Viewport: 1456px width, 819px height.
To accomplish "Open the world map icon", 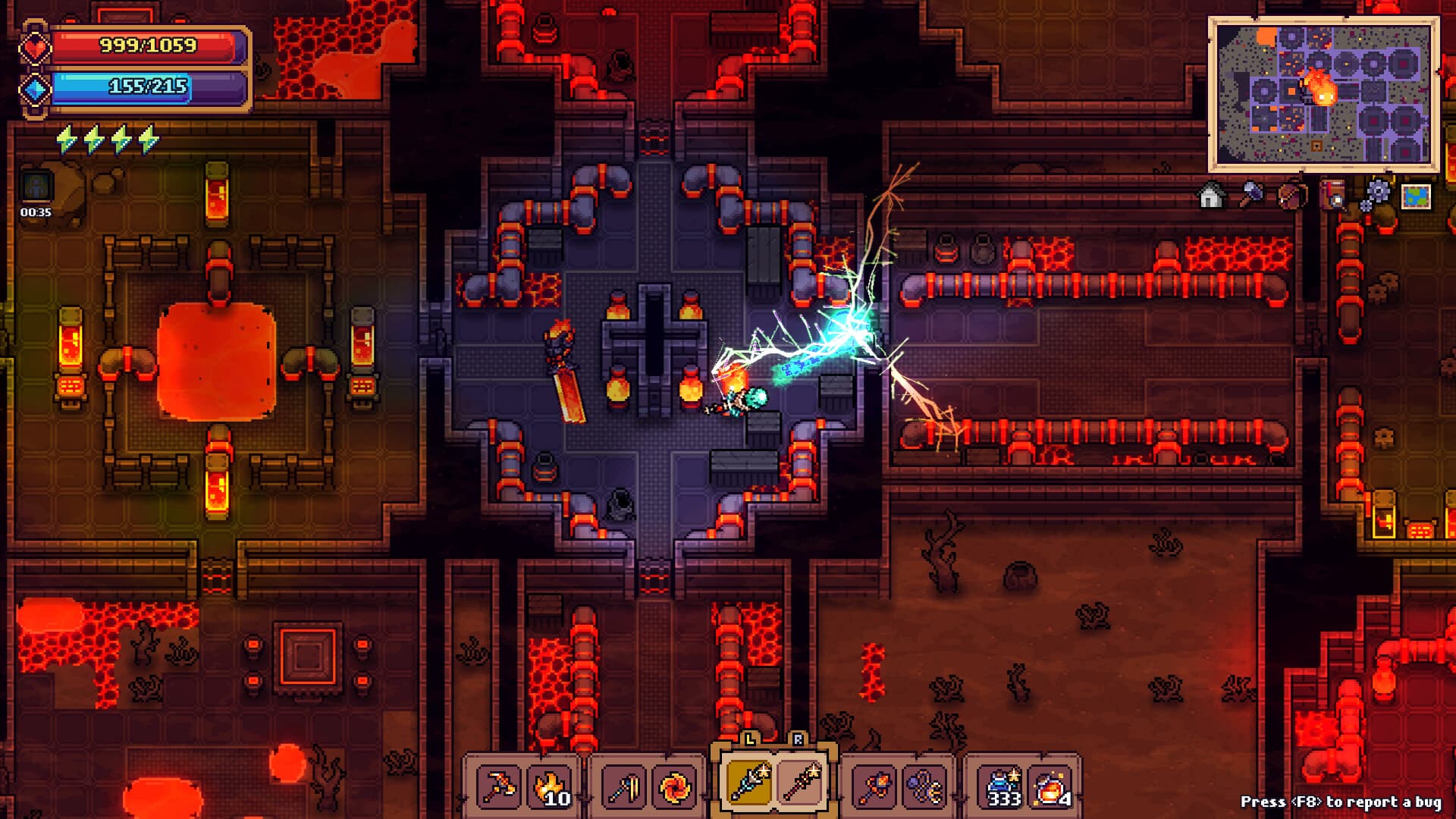I will coord(1415,196).
